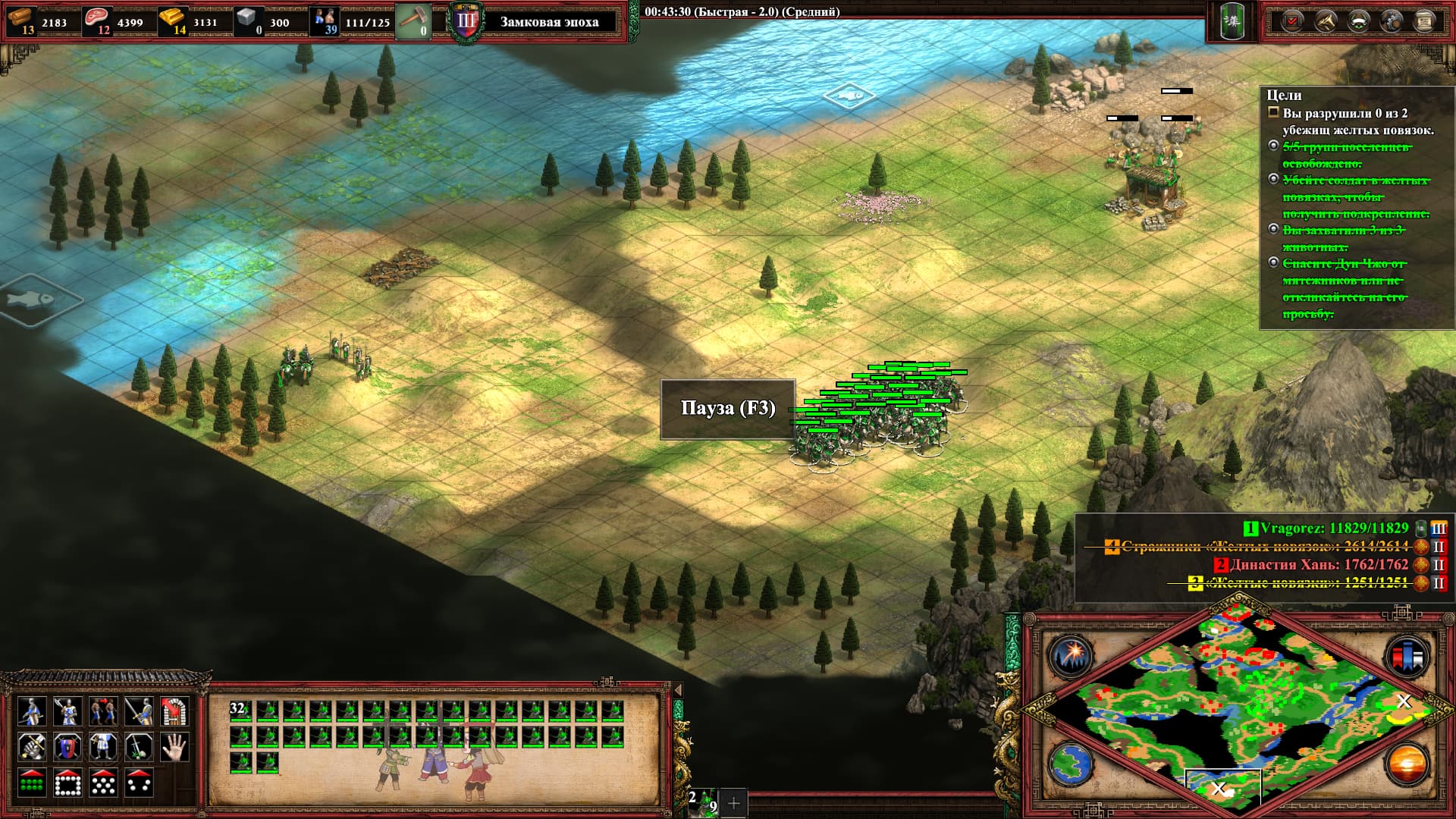Switch to the globe terrain minimap view
Viewport: 1456px width, 819px height.
[1070, 763]
